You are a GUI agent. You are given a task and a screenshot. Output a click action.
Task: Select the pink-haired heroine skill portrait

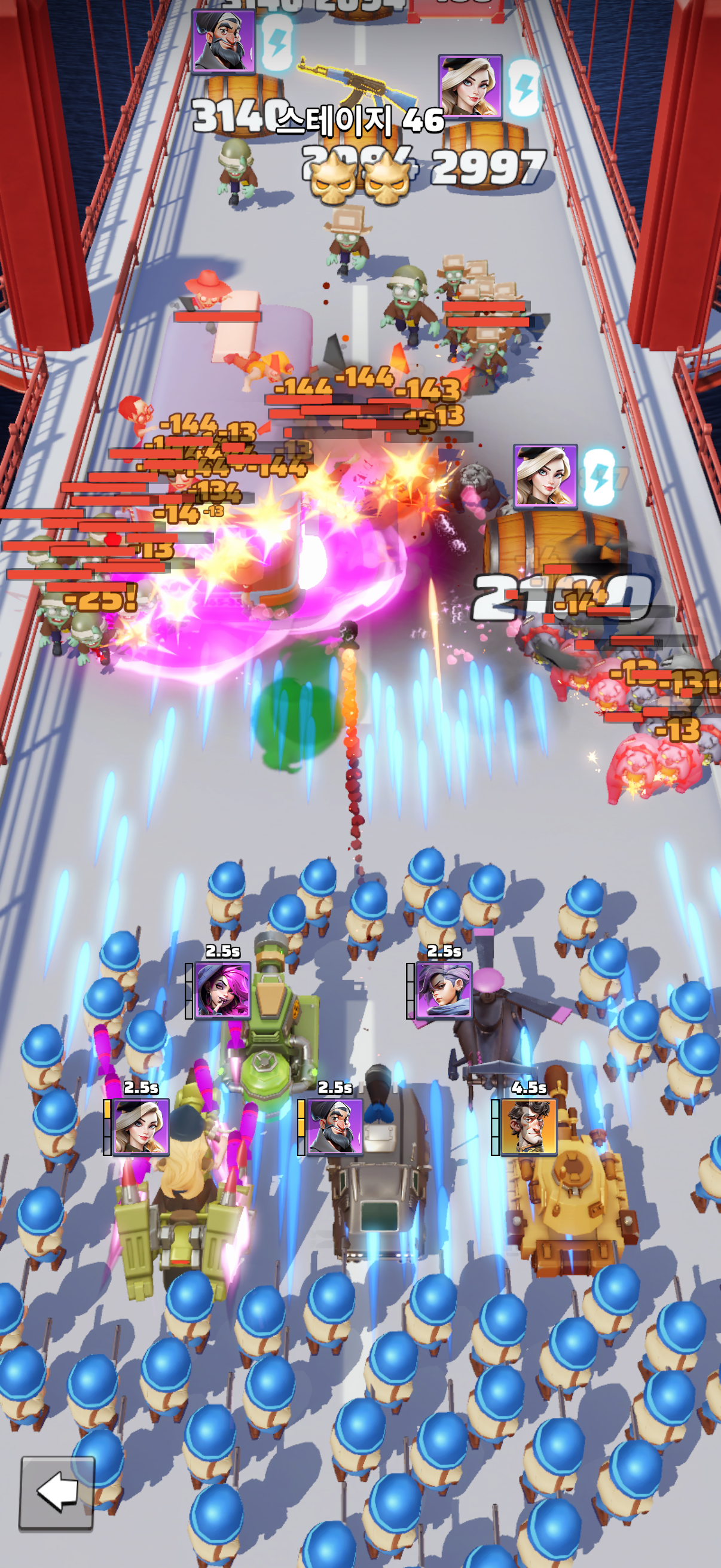222,990
